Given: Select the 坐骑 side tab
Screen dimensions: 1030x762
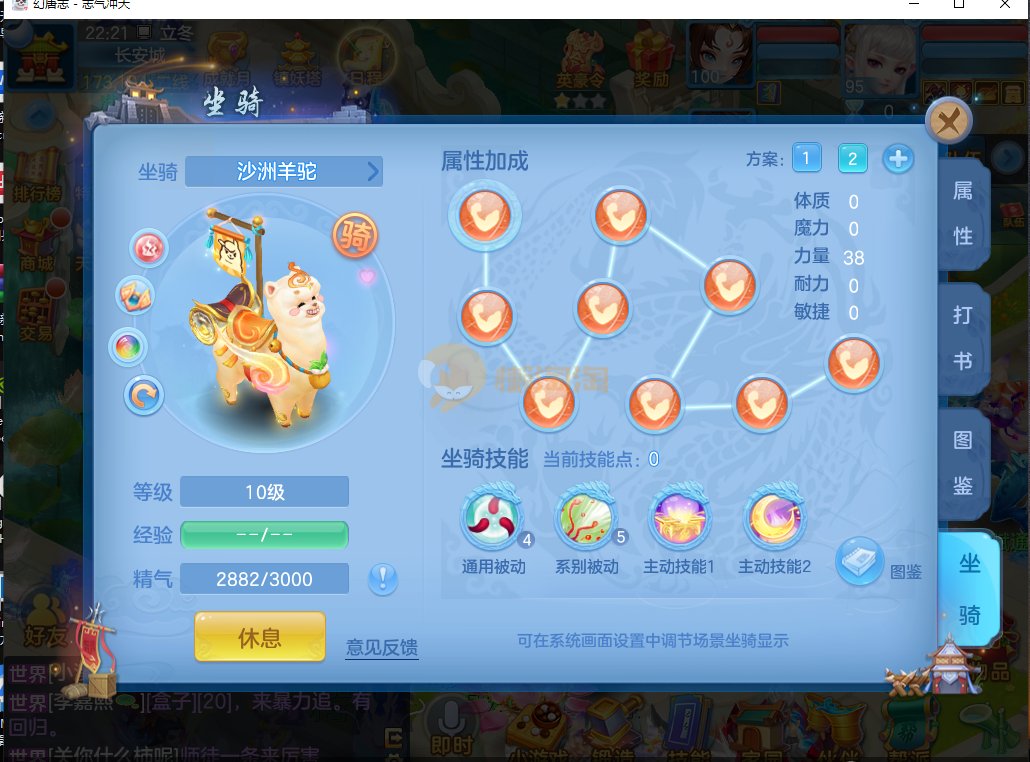Looking at the screenshot, I should pyautogui.click(x=969, y=589).
